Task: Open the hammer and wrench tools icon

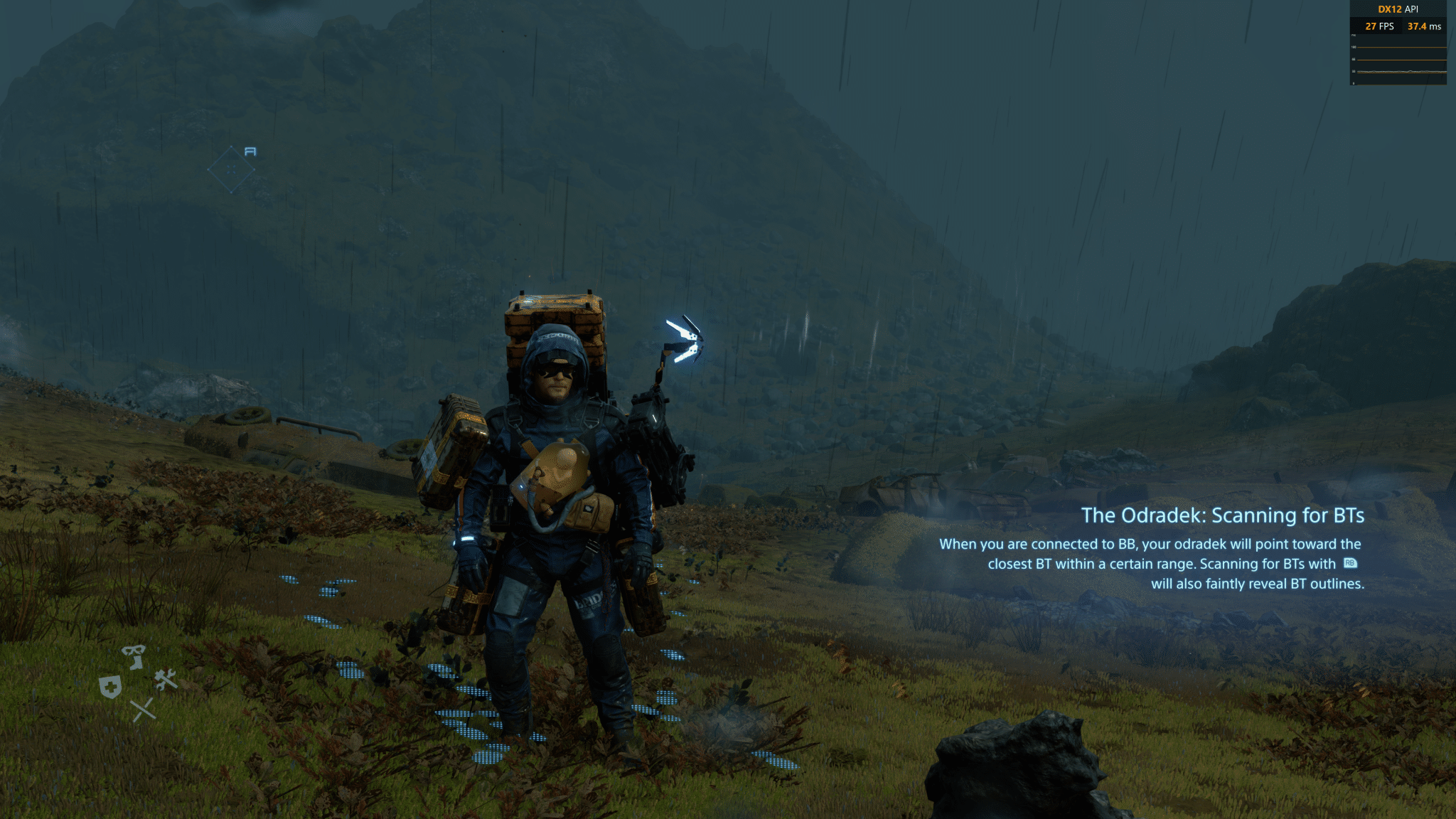Action: click(x=166, y=680)
